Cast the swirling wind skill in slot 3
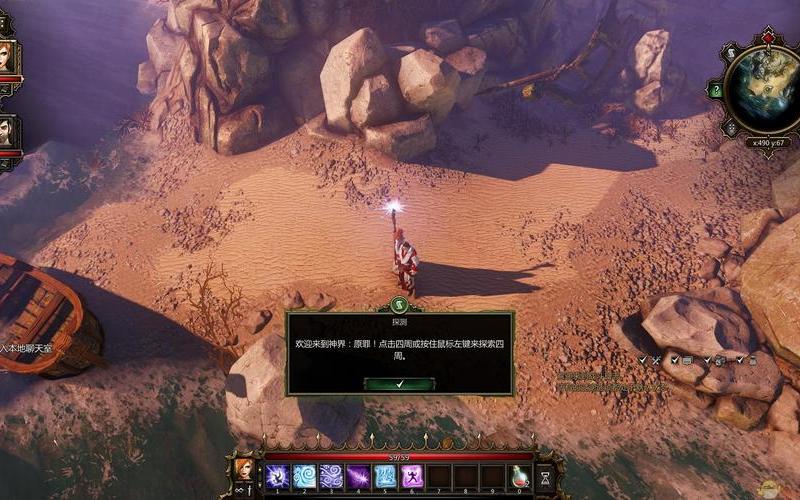800x500 pixels. pos(332,476)
